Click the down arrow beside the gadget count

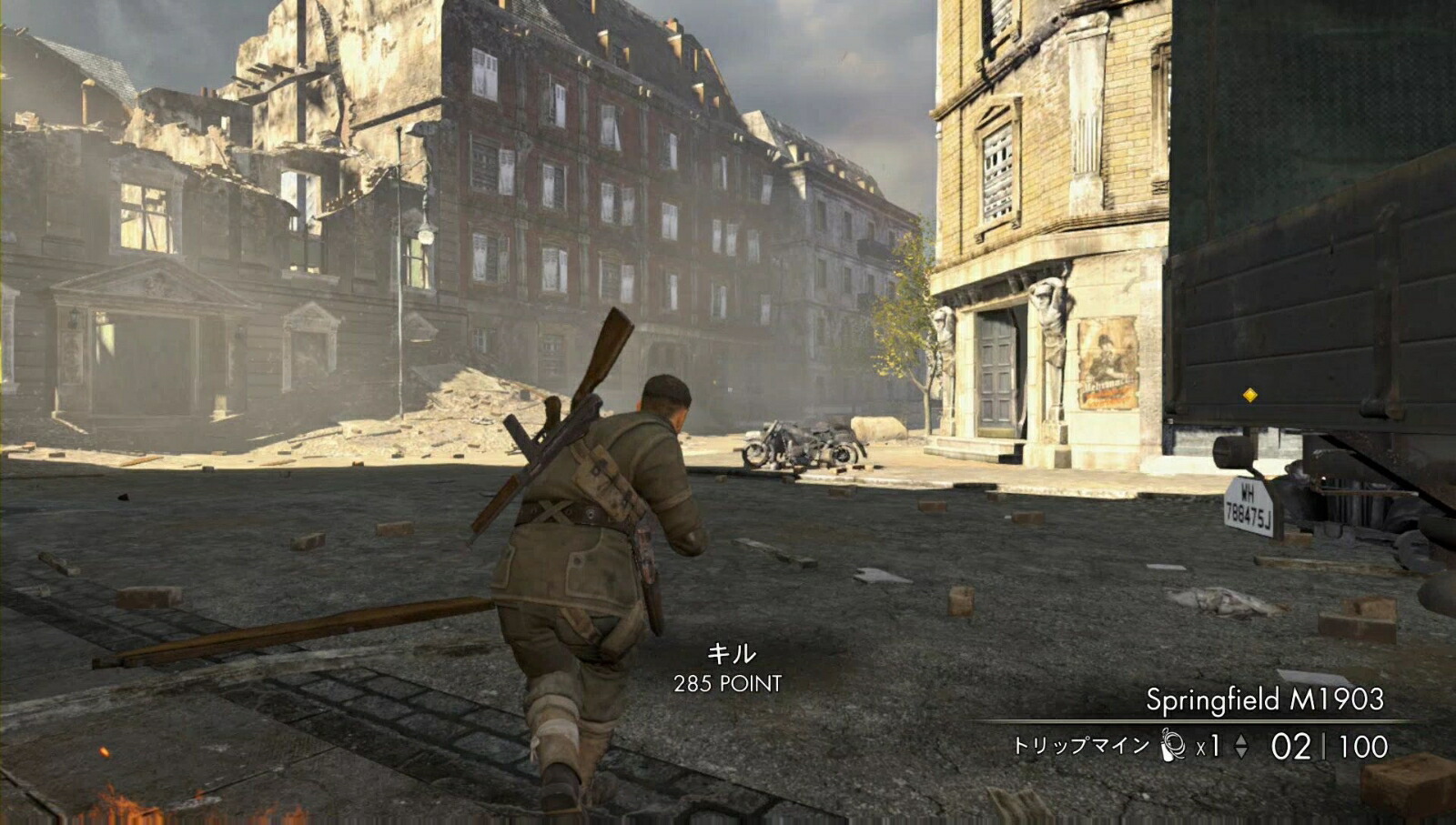pos(1241,752)
